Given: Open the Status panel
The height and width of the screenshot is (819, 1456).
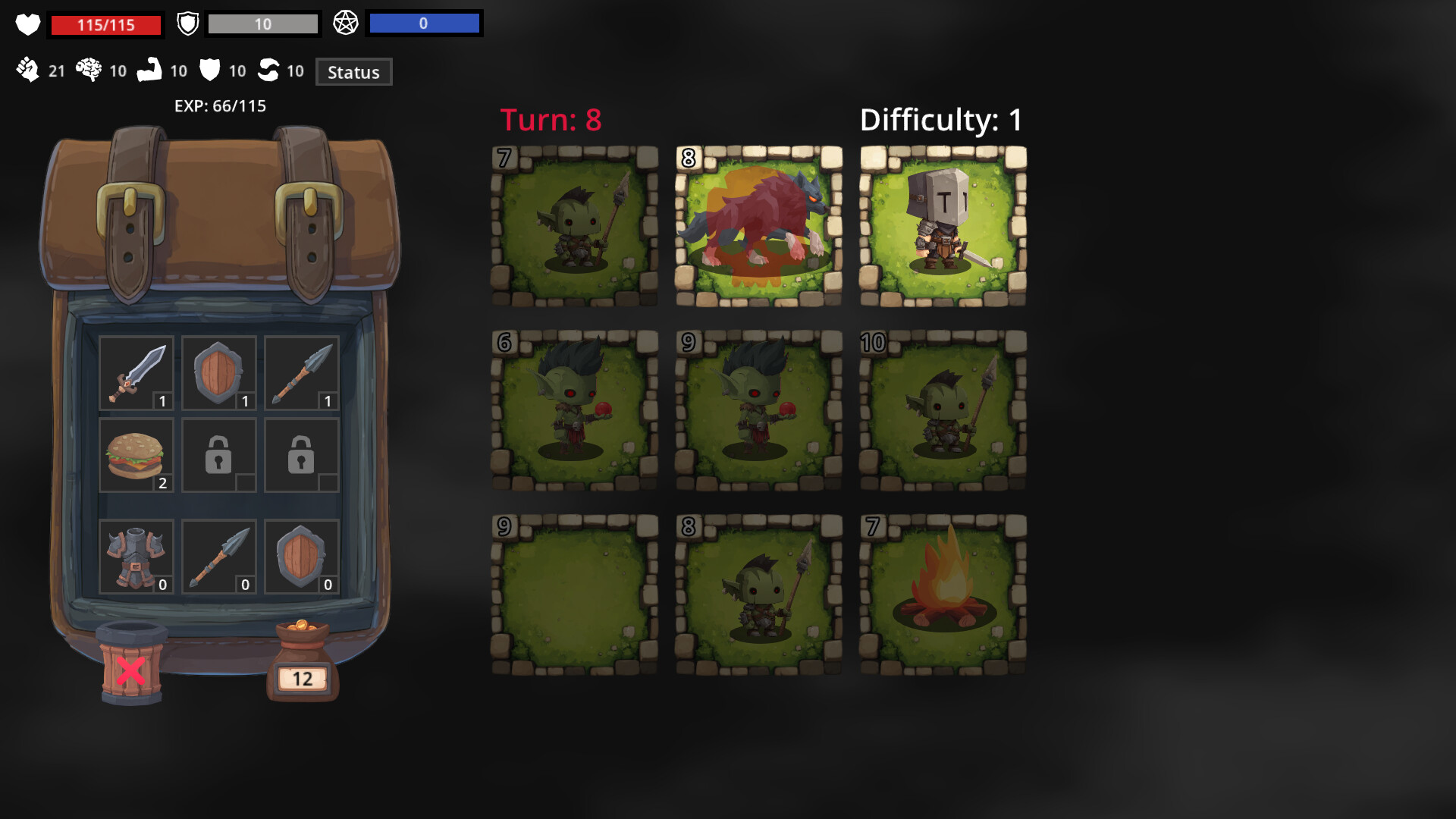Looking at the screenshot, I should pos(353,73).
